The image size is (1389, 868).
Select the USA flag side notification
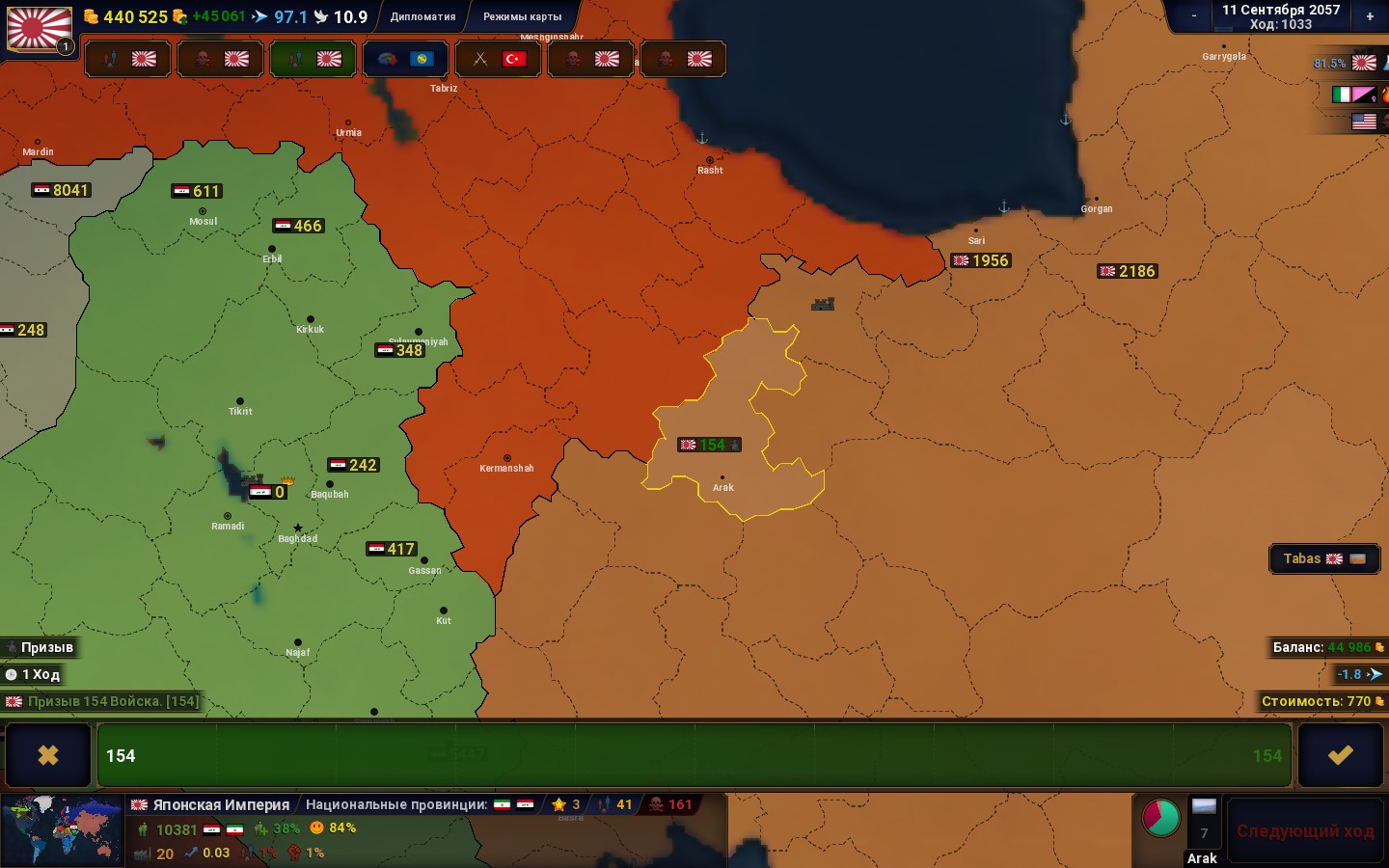tap(1364, 122)
